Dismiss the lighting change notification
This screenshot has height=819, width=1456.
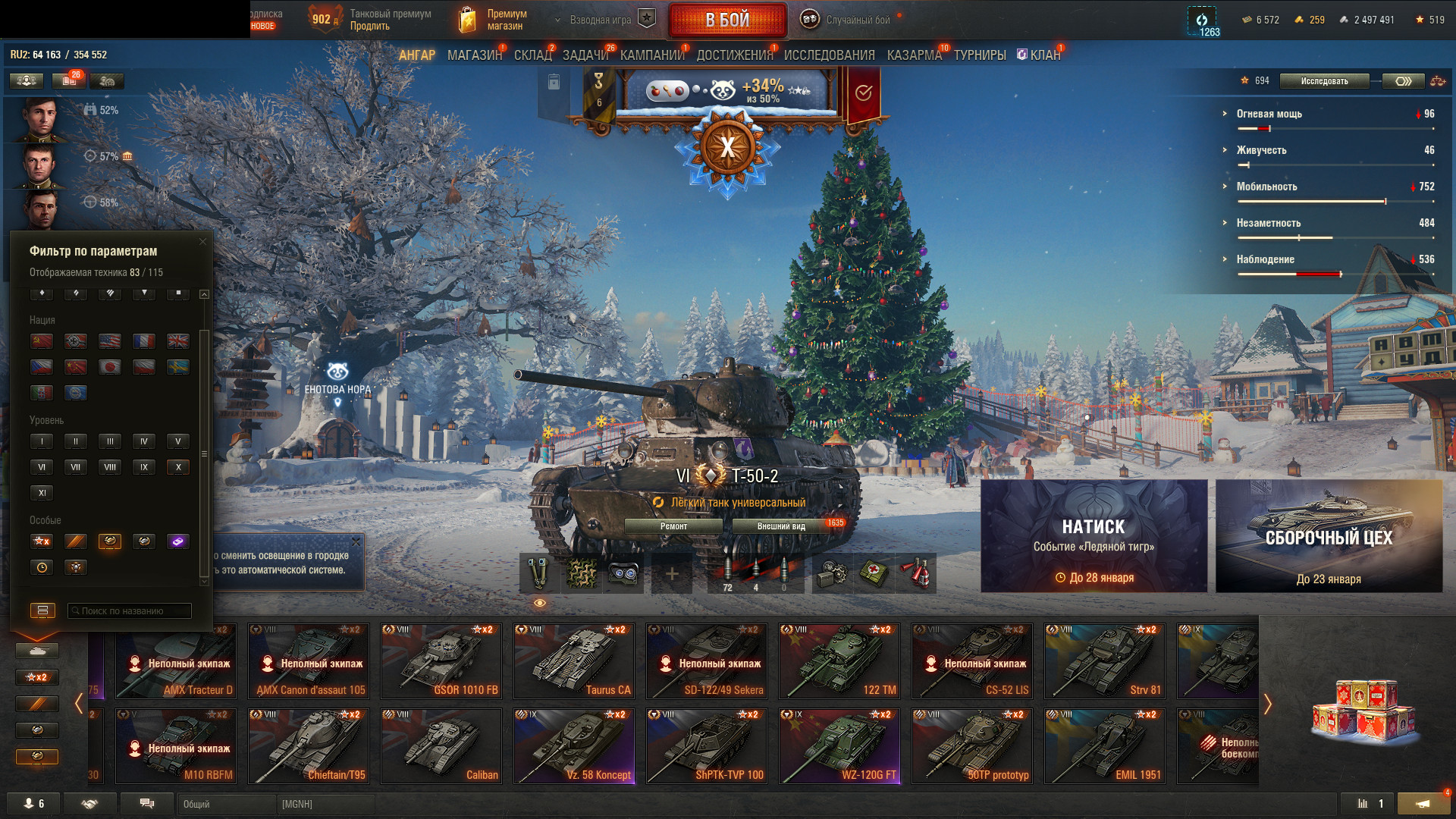356,542
